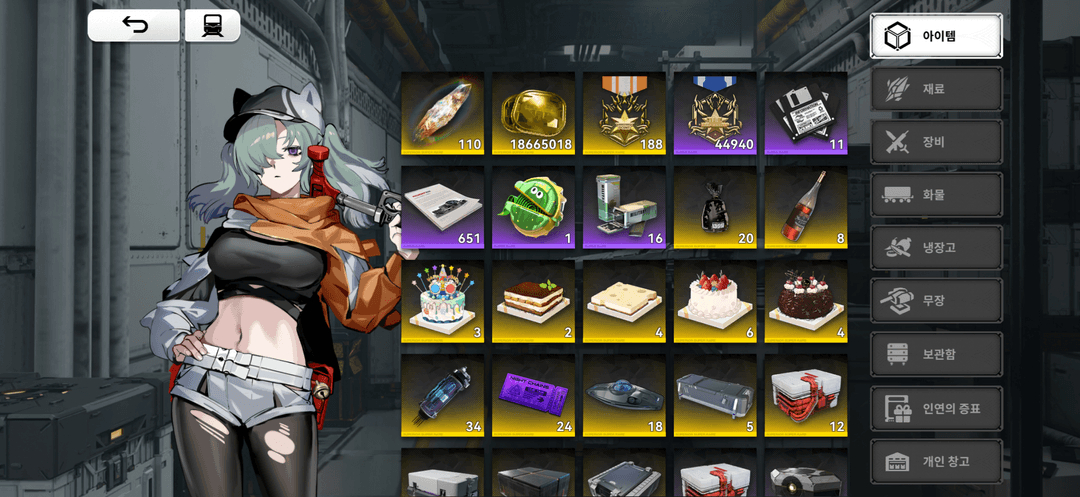The width and height of the screenshot is (1080, 497).
Task: Open the 개인 창고 tab
Action: (x=936, y=461)
